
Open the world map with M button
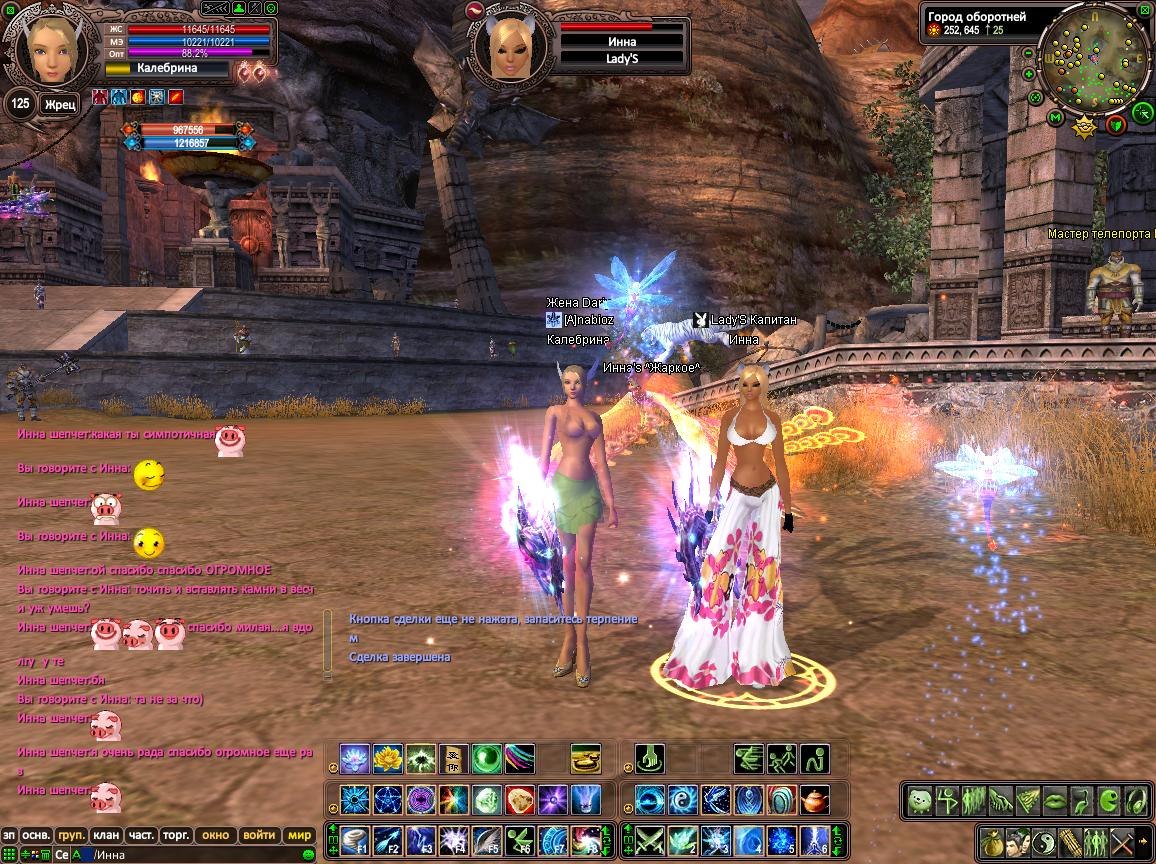[x=1055, y=118]
